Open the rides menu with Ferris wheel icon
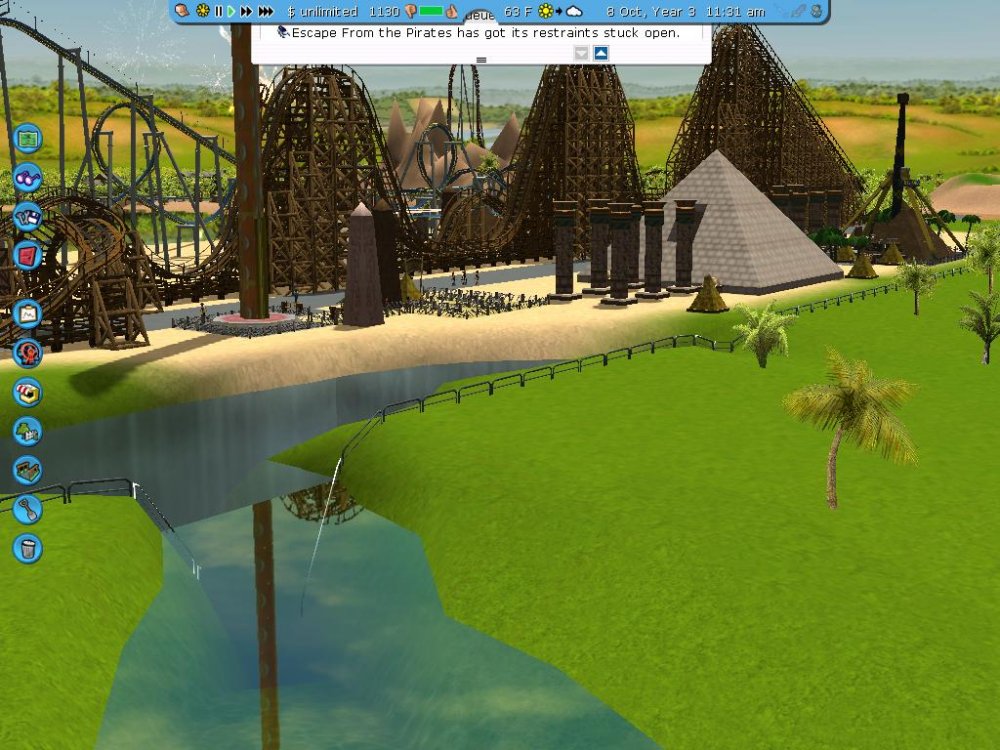This screenshot has height=750, width=1000. 28,352
